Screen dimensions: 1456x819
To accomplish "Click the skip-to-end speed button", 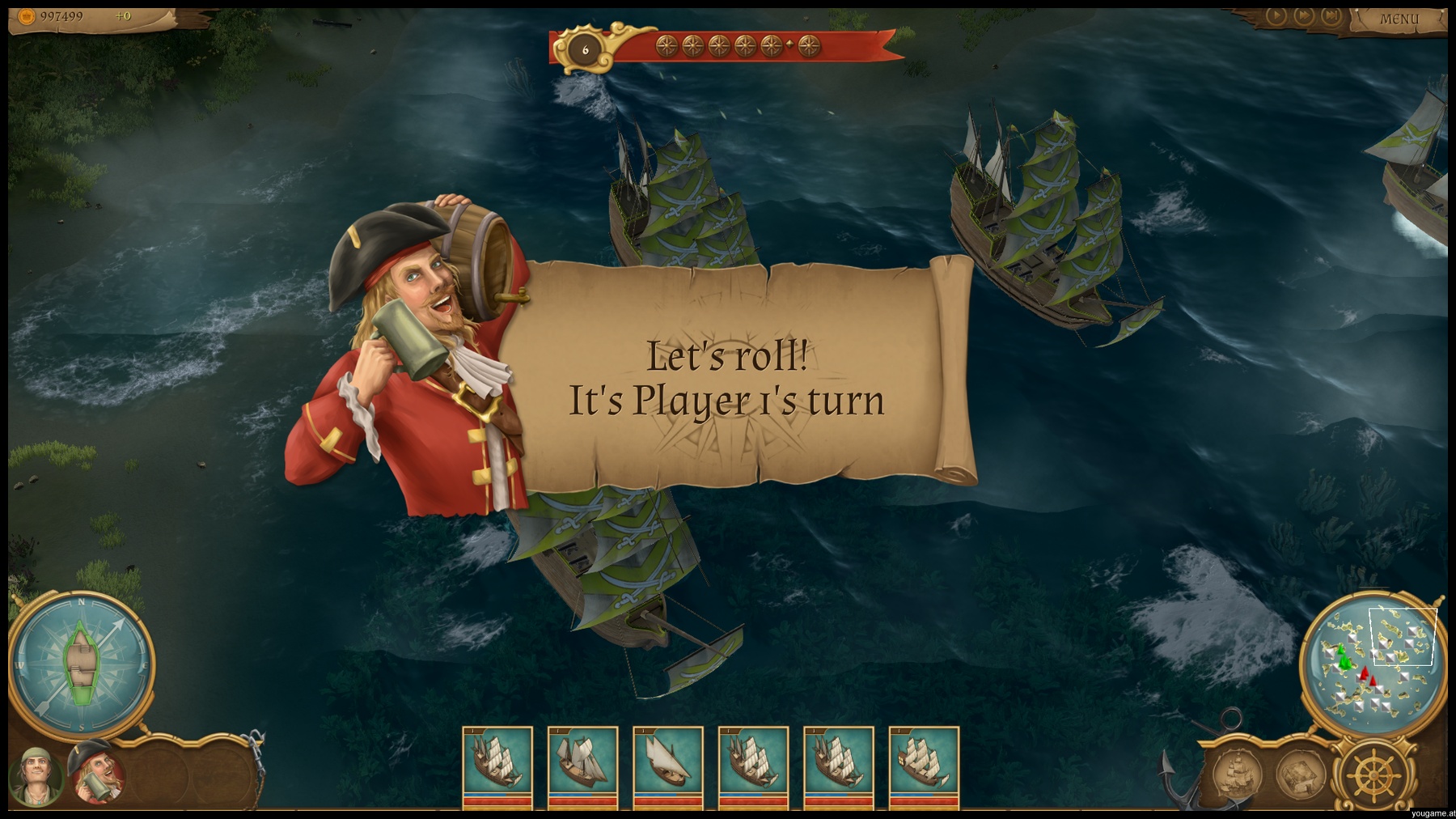I will pos(1331,15).
